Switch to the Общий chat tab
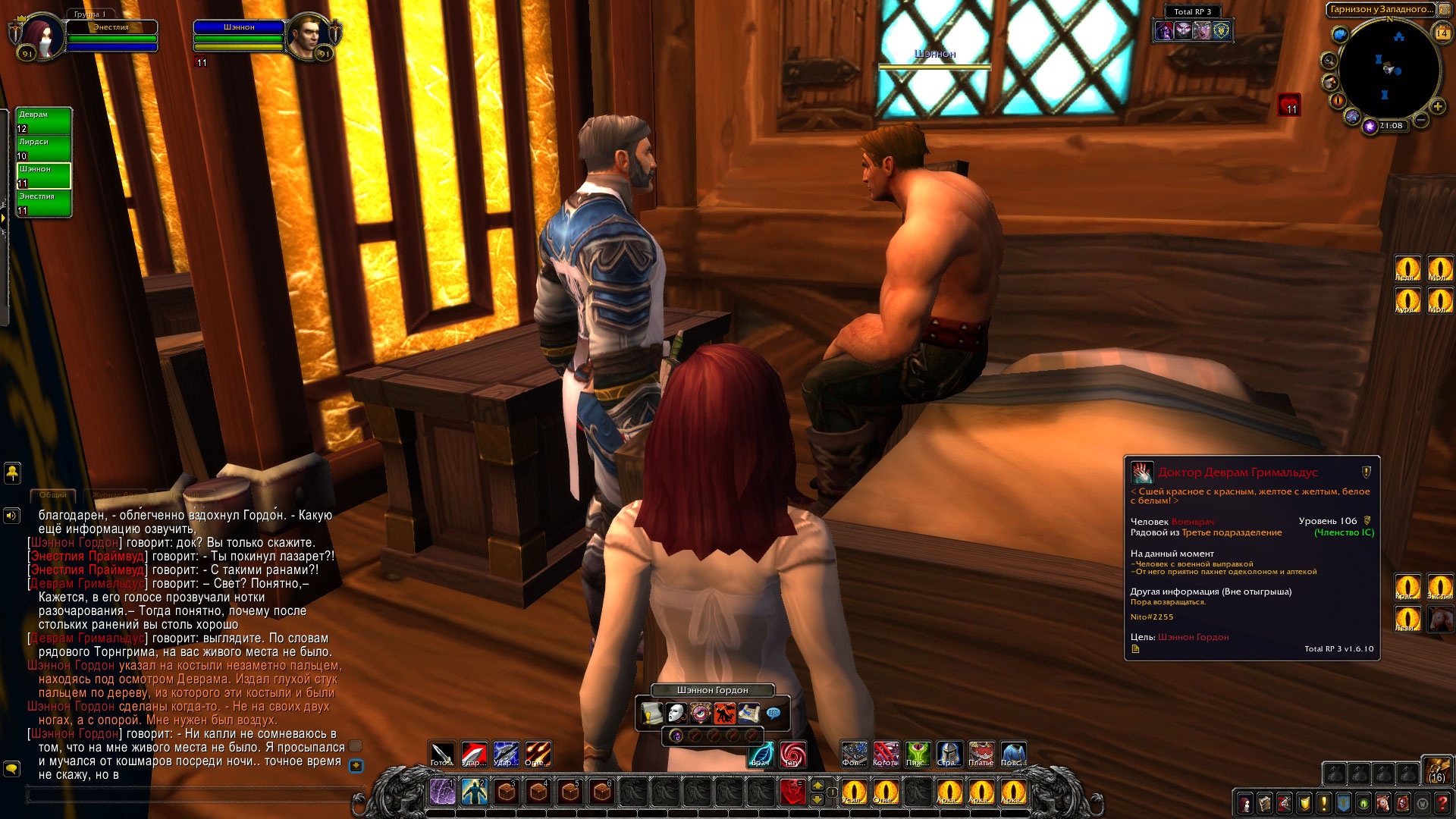Viewport: 1456px width, 819px height. [53, 495]
